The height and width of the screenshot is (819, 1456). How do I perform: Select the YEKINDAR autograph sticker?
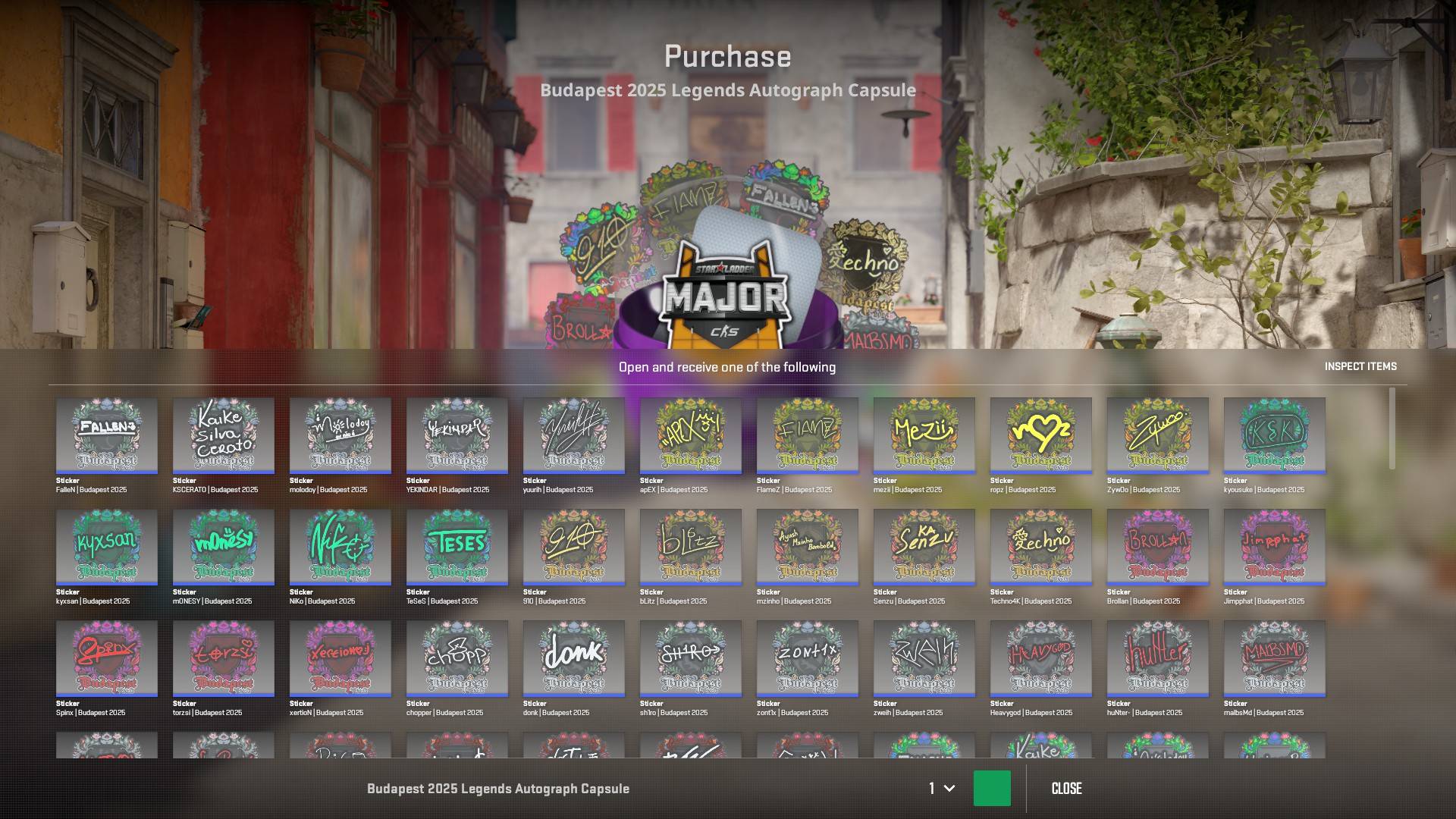457,435
